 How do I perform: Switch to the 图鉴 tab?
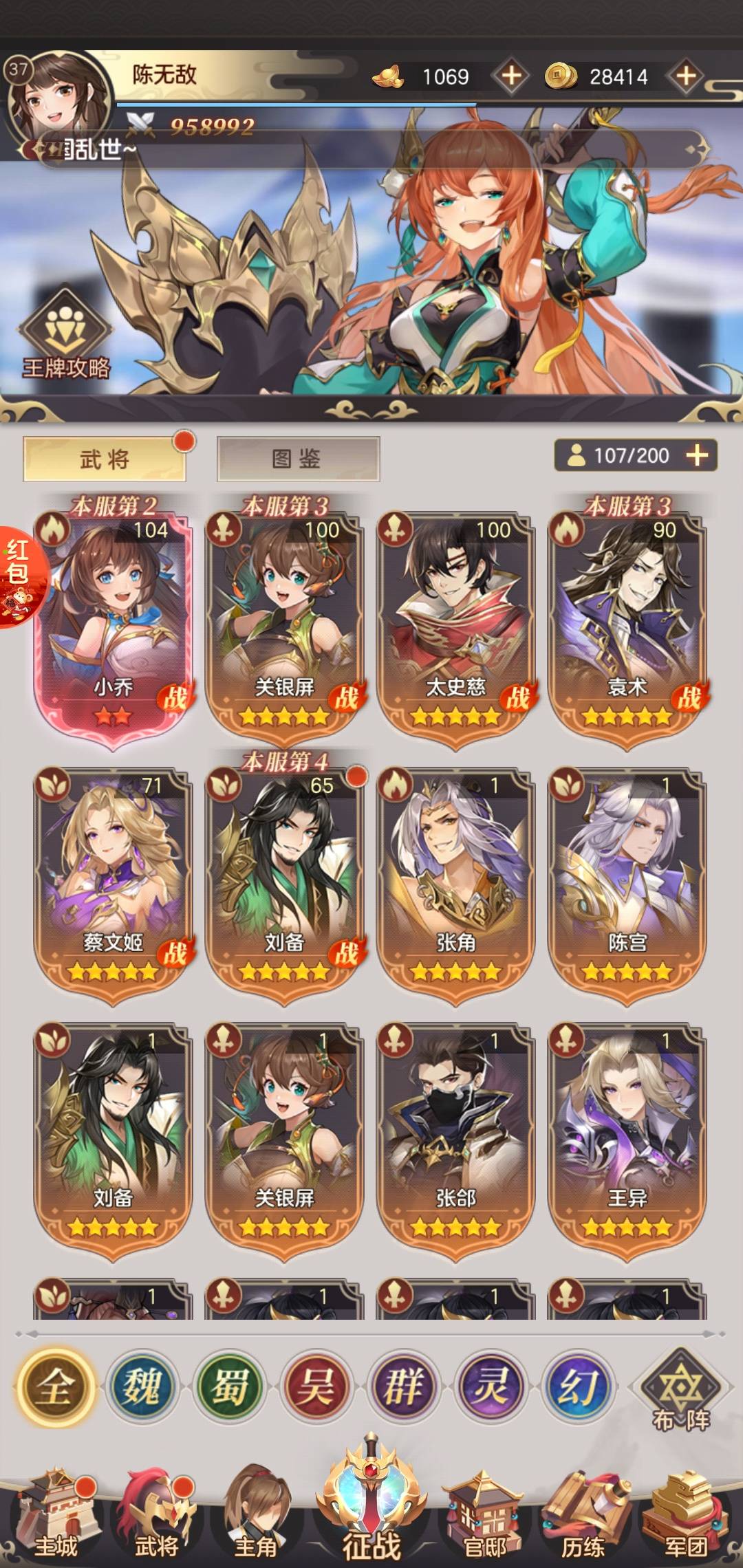click(298, 459)
